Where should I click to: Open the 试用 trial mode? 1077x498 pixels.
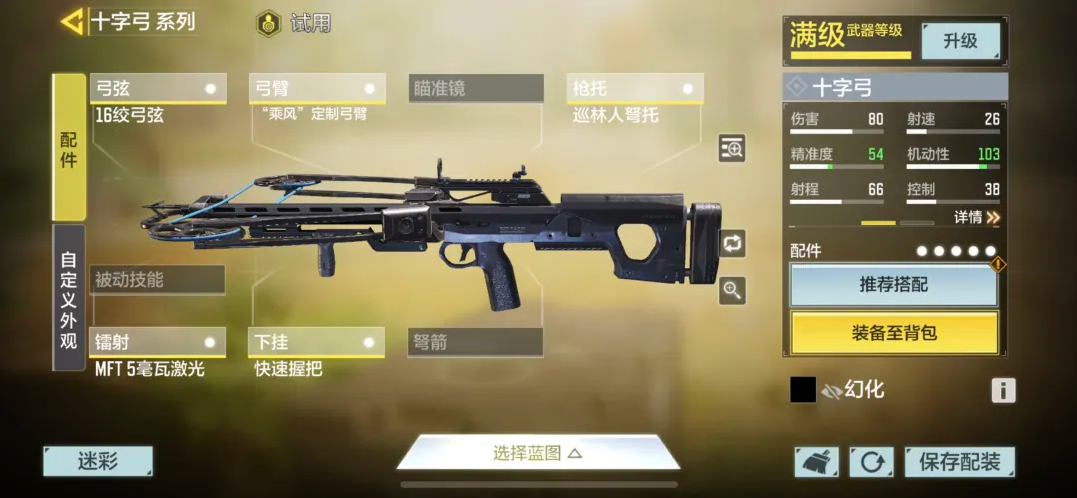click(294, 23)
